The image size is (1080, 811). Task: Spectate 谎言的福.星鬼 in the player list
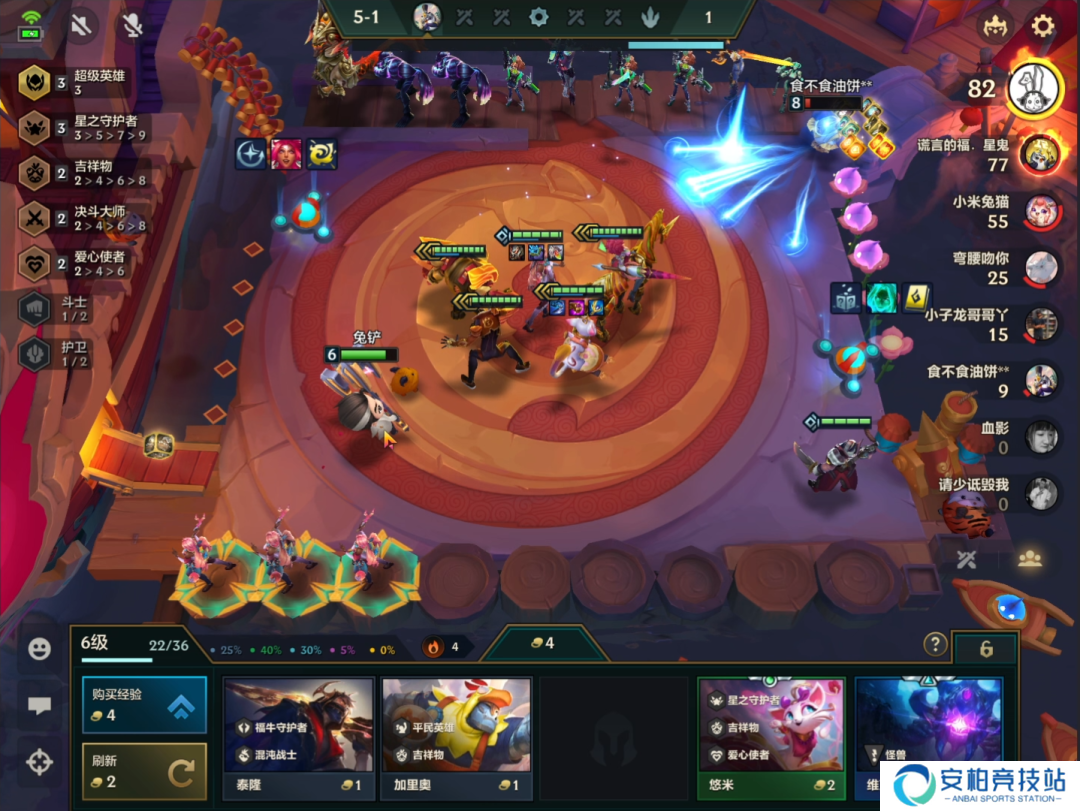(1042, 153)
